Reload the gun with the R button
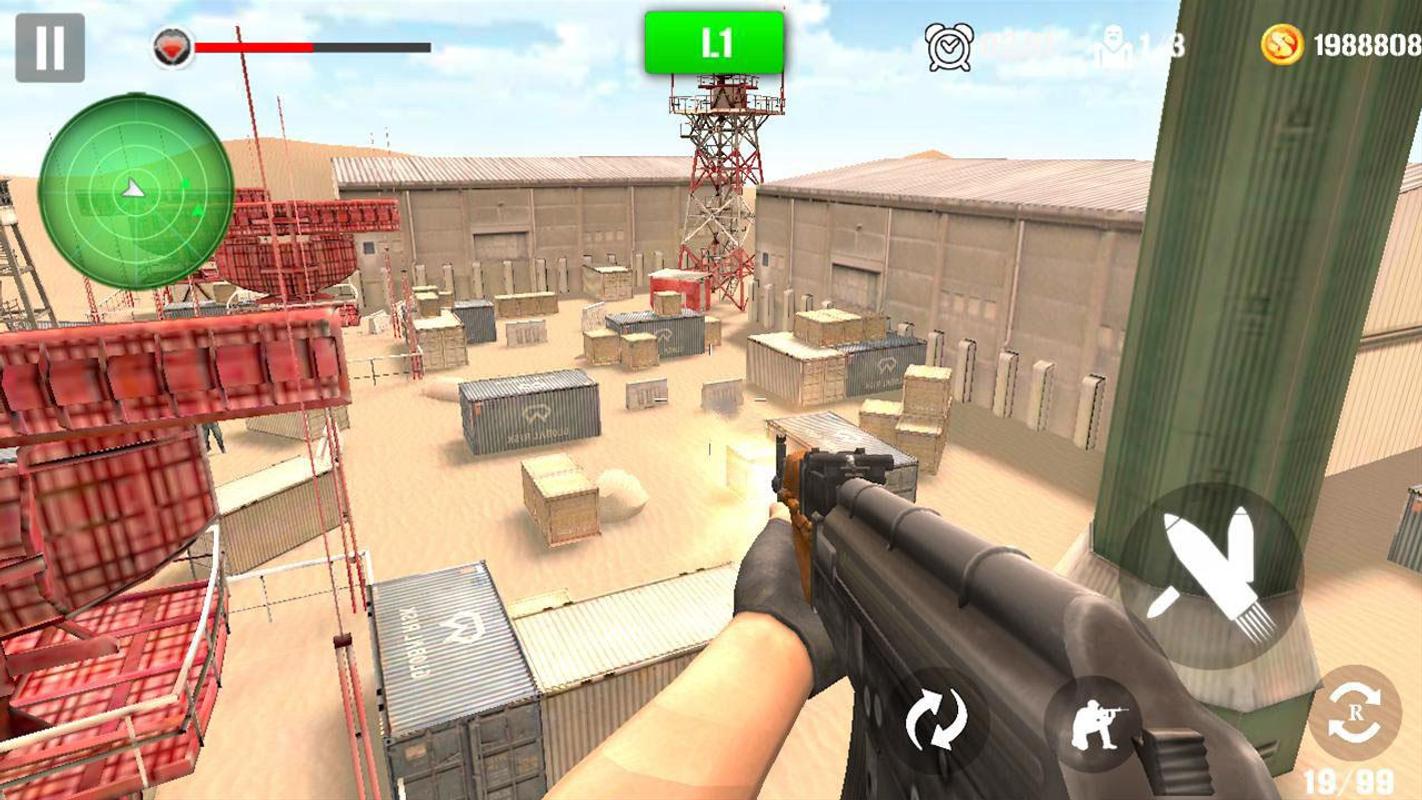The width and height of the screenshot is (1422, 800). pyautogui.click(x=1355, y=714)
